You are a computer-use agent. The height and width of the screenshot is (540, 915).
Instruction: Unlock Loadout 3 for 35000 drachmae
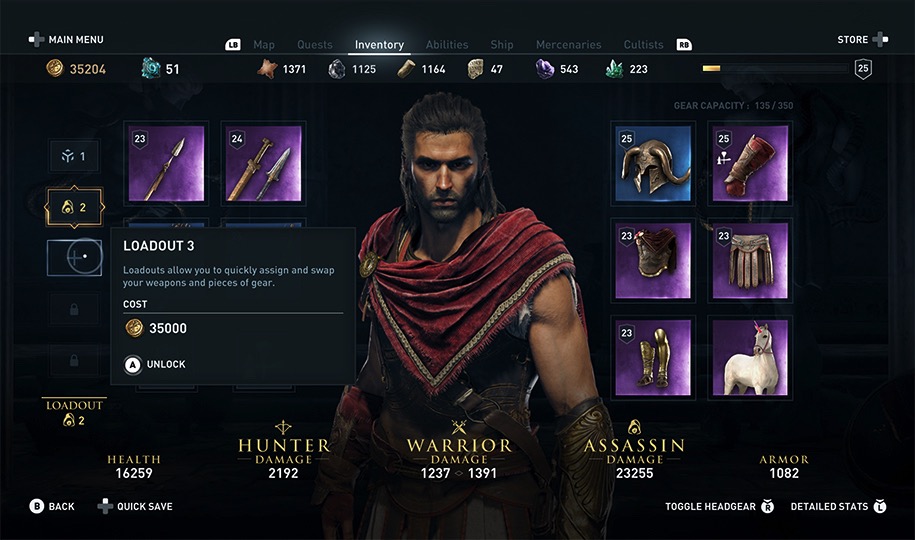click(x=155, y=365)
